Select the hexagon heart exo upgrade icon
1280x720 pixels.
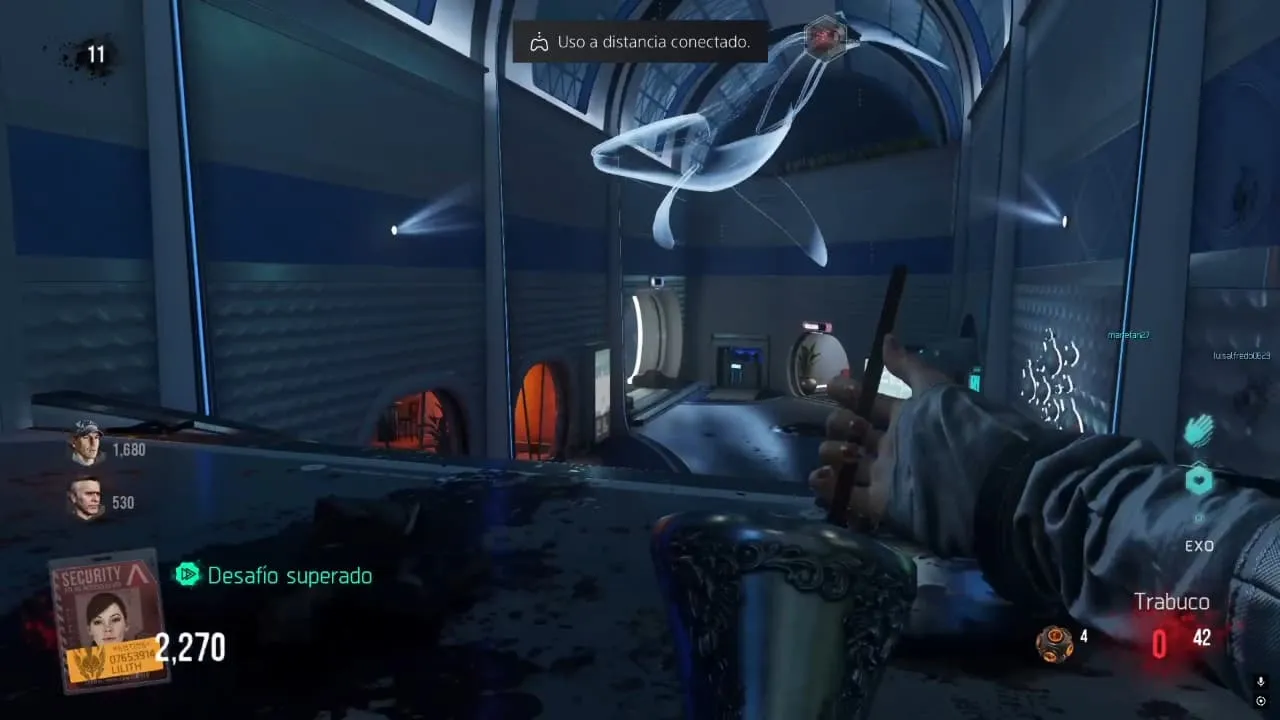(x=1199, y=480)
